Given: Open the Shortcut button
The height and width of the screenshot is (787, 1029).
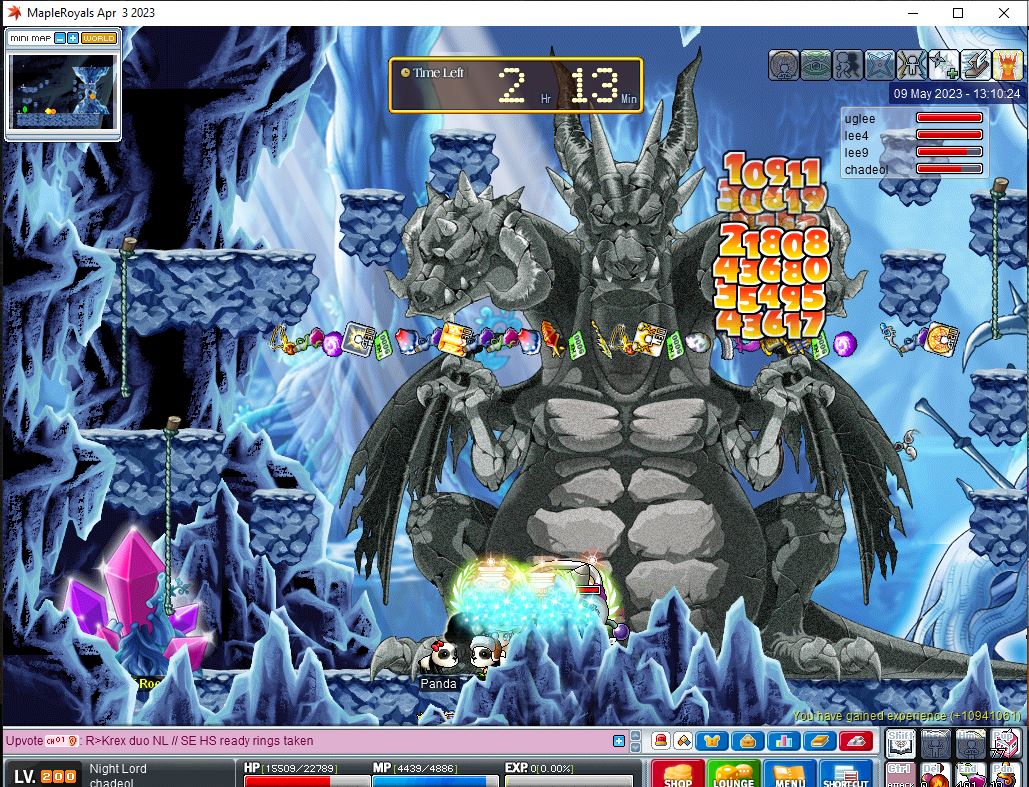Looking at the screenshot, I should click(x=846, y=774).
